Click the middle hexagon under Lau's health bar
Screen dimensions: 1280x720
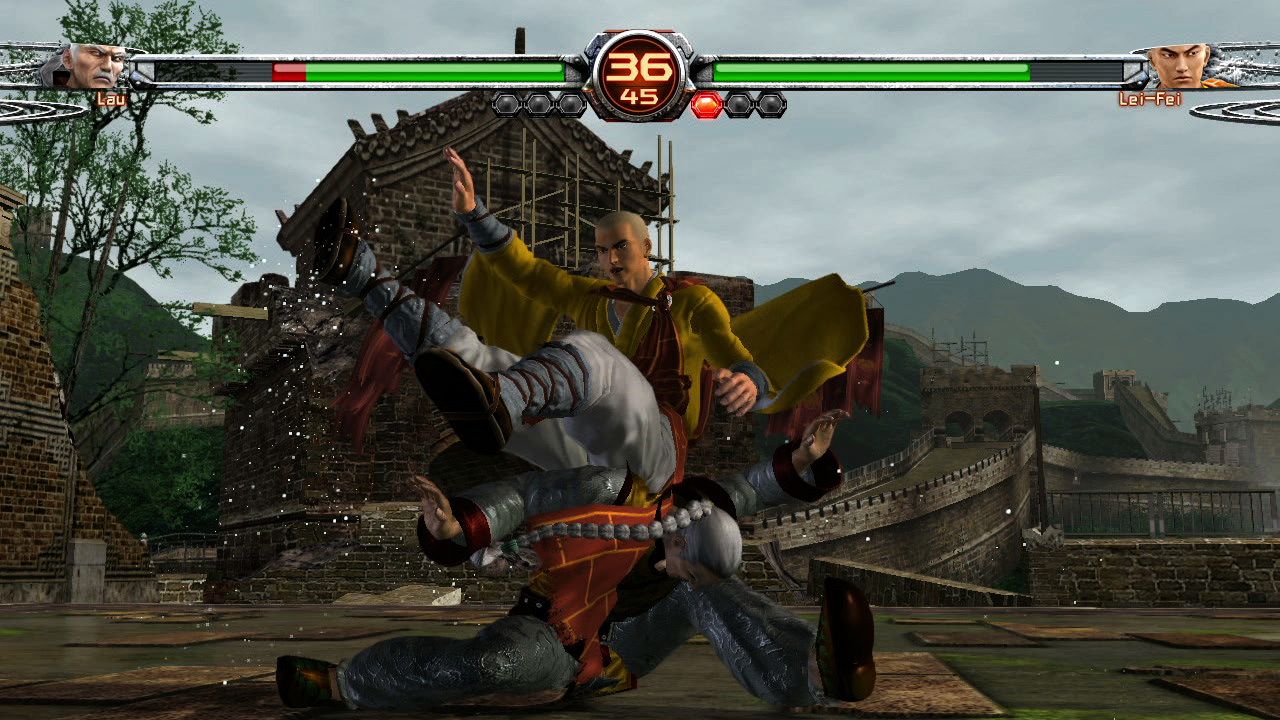pyautogui.click(x=539, y=102)
